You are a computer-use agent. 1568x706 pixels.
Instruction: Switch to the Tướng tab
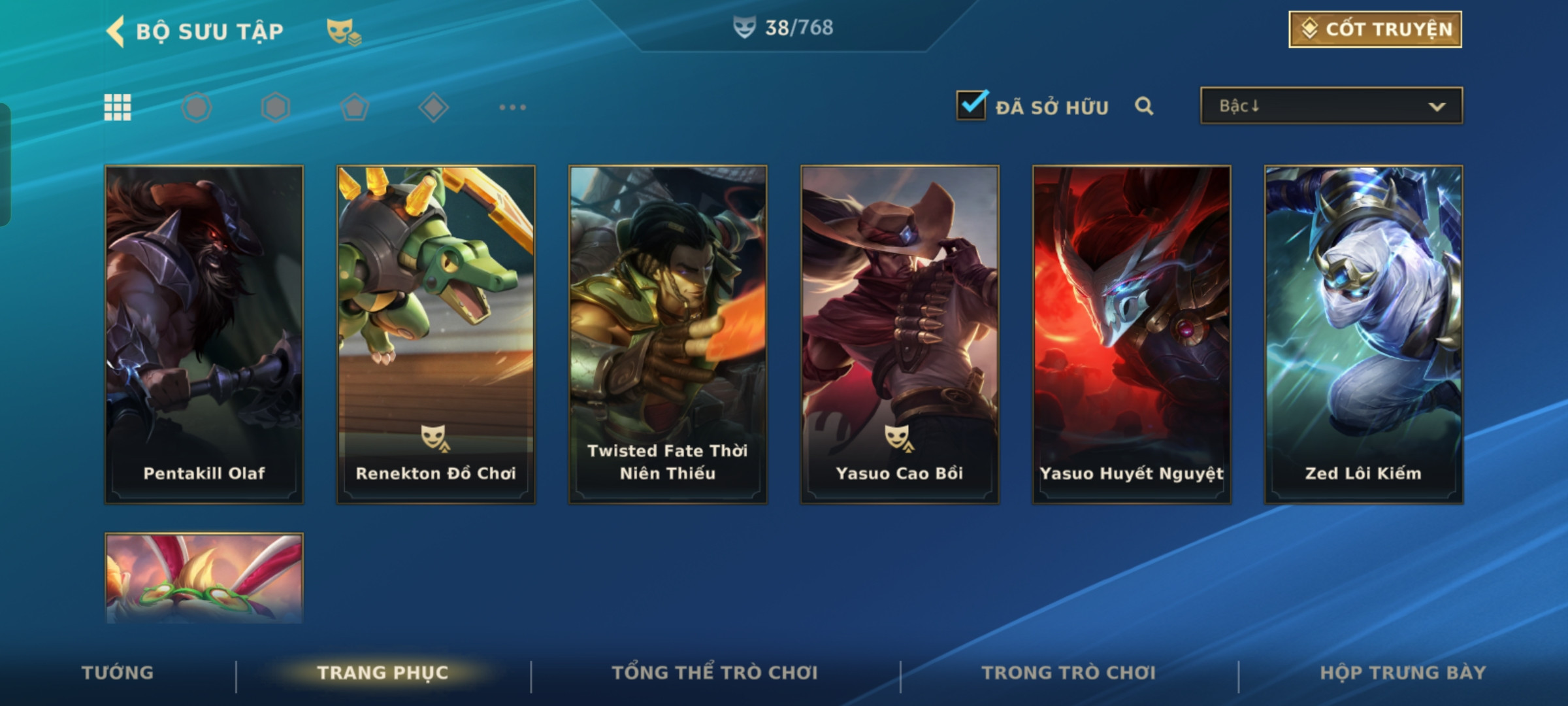pyautogui.click(x=118, y=673)
